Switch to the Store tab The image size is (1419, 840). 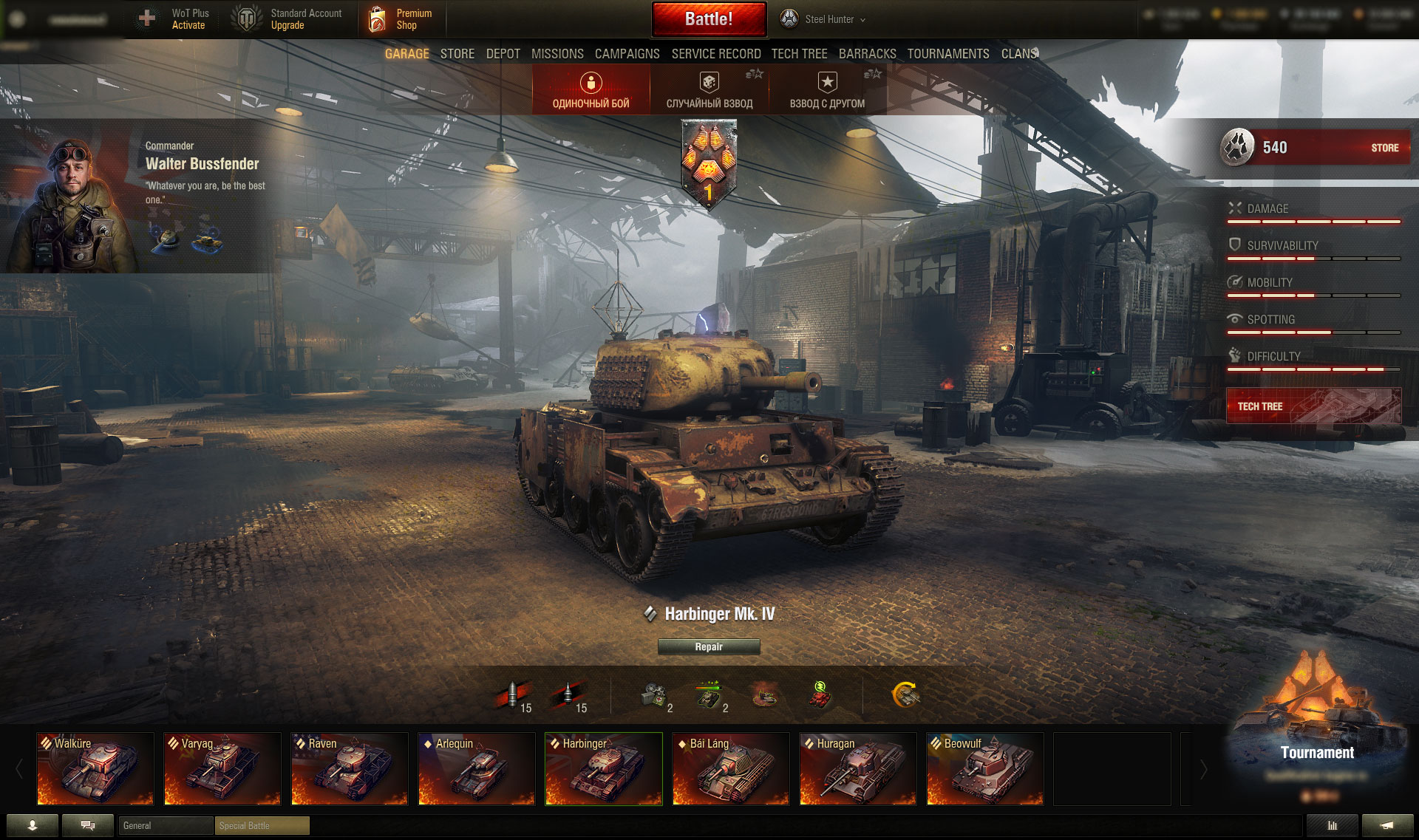[457, 54]
